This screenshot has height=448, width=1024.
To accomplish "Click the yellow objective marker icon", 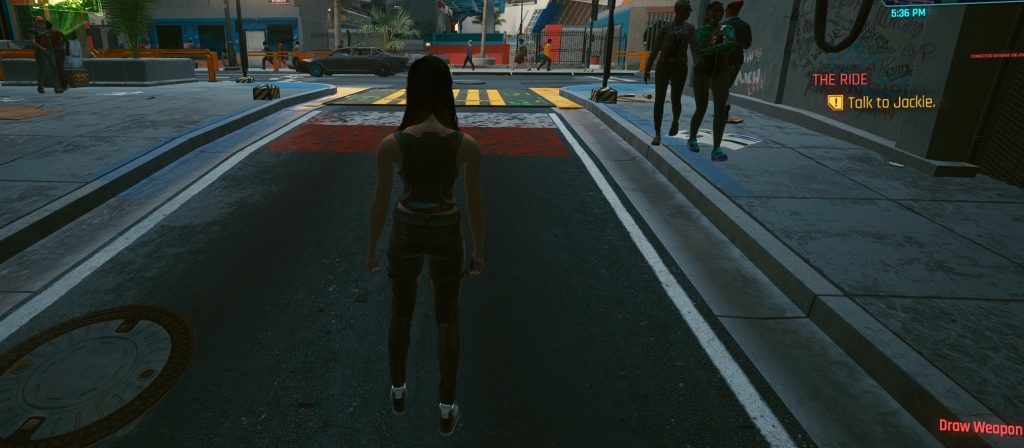I will (x=835, y=102).
